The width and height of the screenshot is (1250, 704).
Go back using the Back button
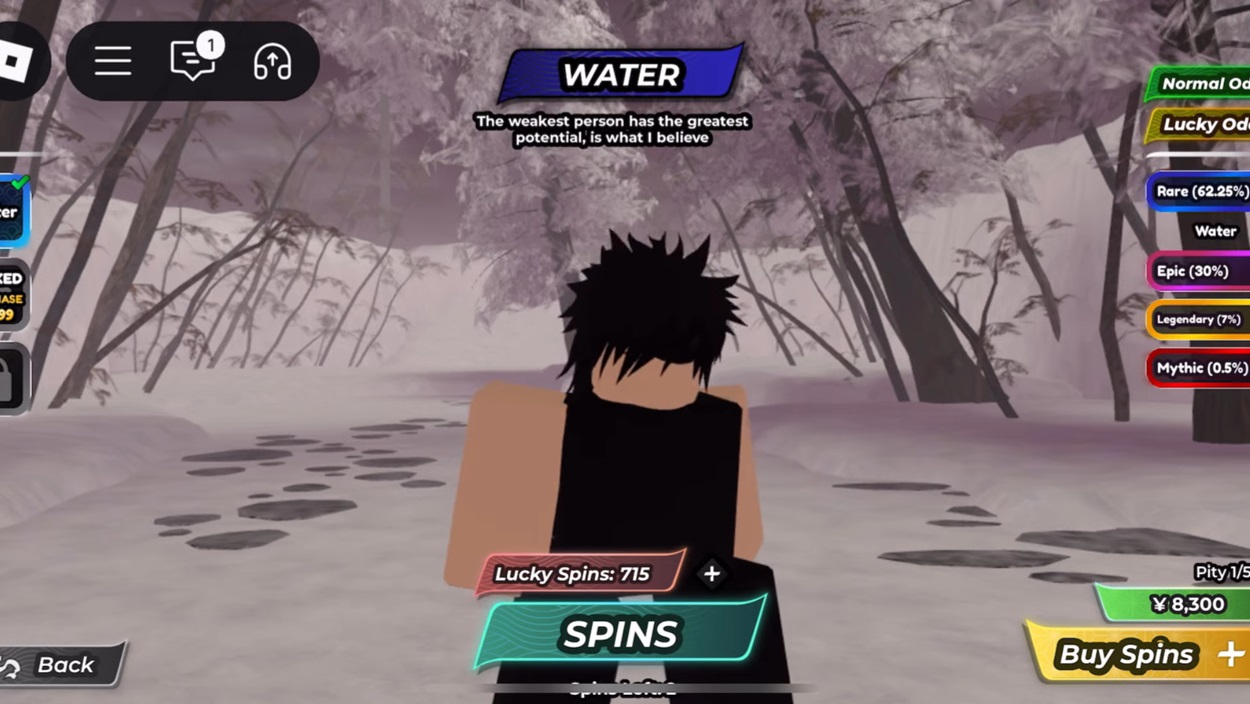click(62, 665)
